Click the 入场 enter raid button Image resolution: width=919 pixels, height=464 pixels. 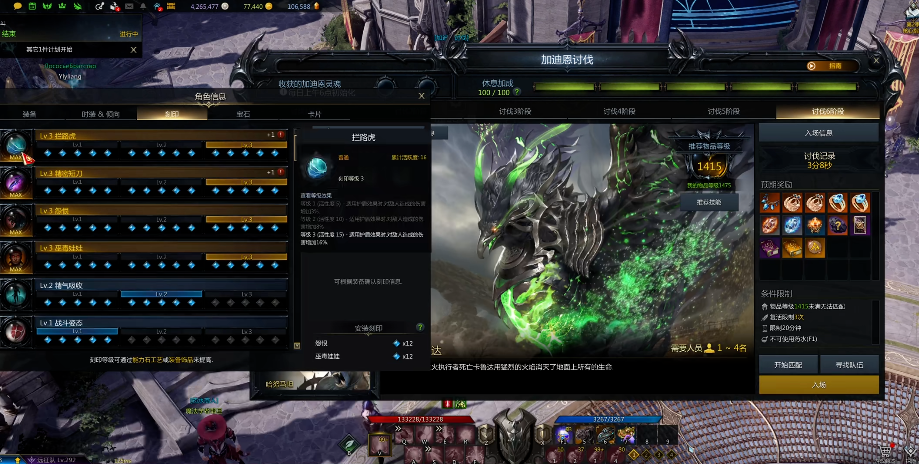coord(818,384)
